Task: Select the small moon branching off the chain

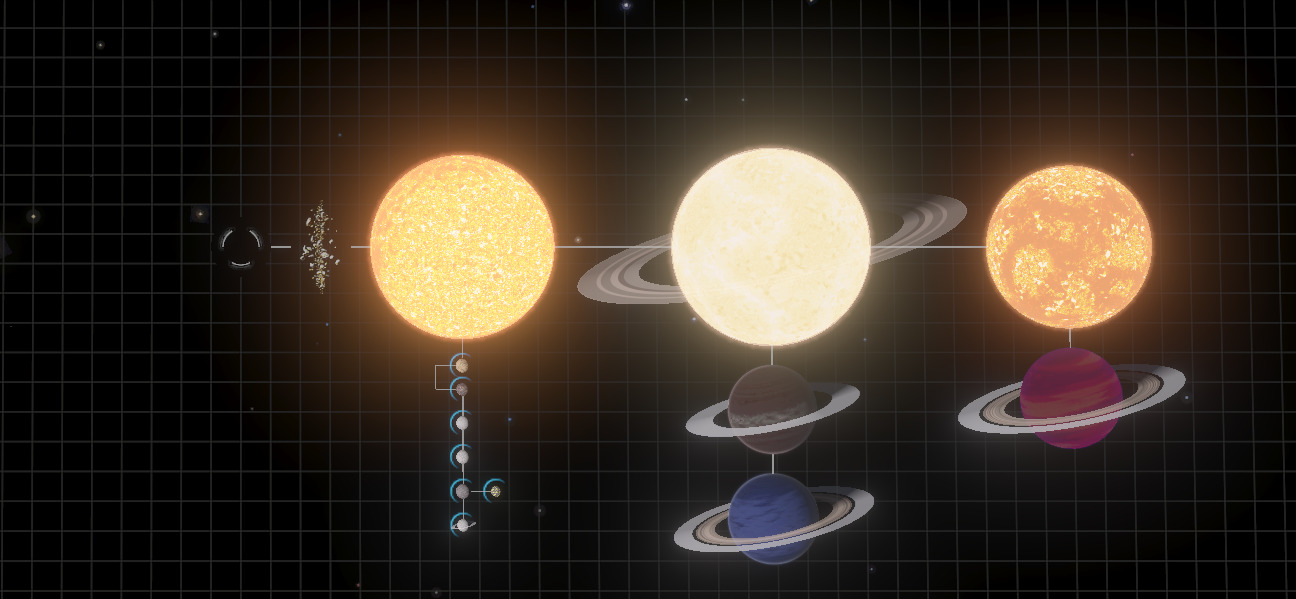Action: tap(494, 491)
